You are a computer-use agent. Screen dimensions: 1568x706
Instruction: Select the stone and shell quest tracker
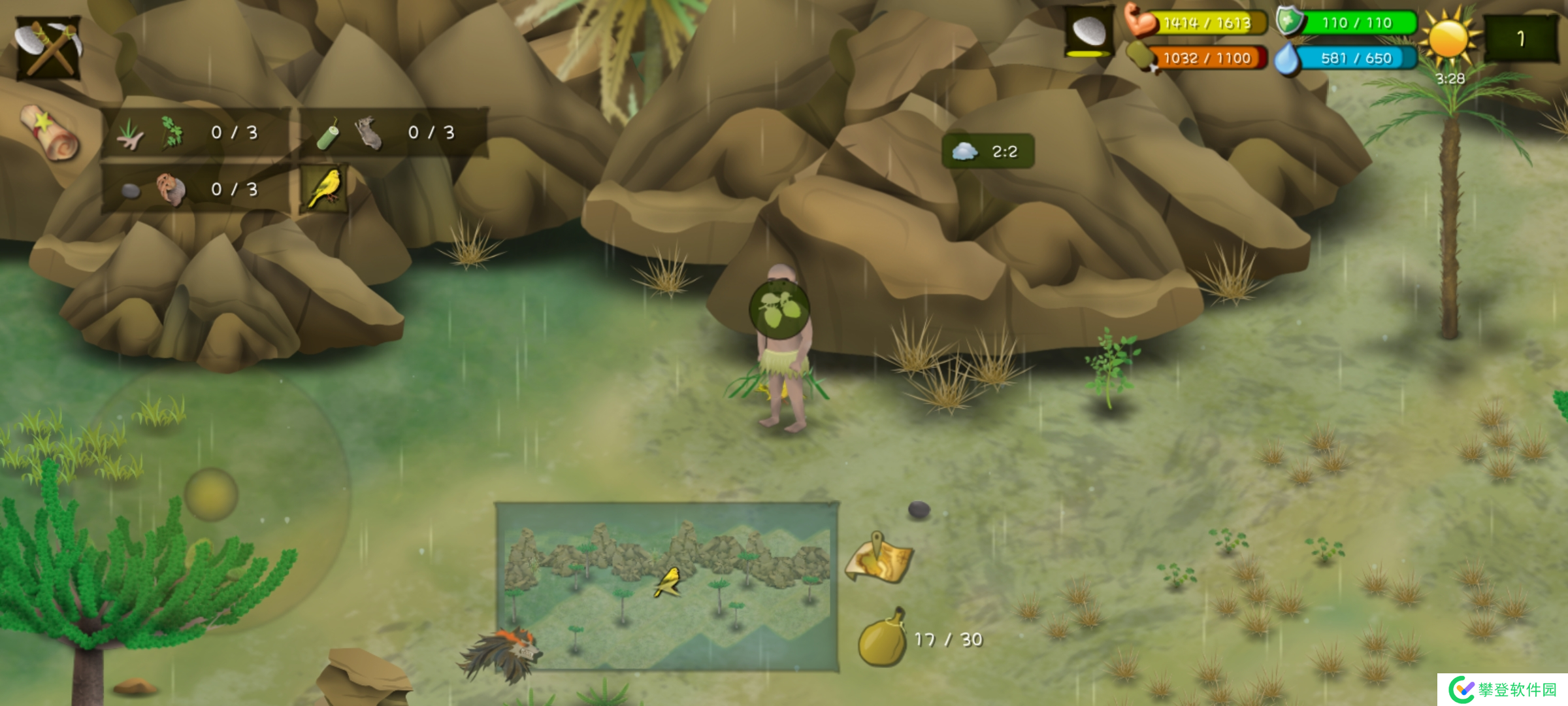pos(194,190)
